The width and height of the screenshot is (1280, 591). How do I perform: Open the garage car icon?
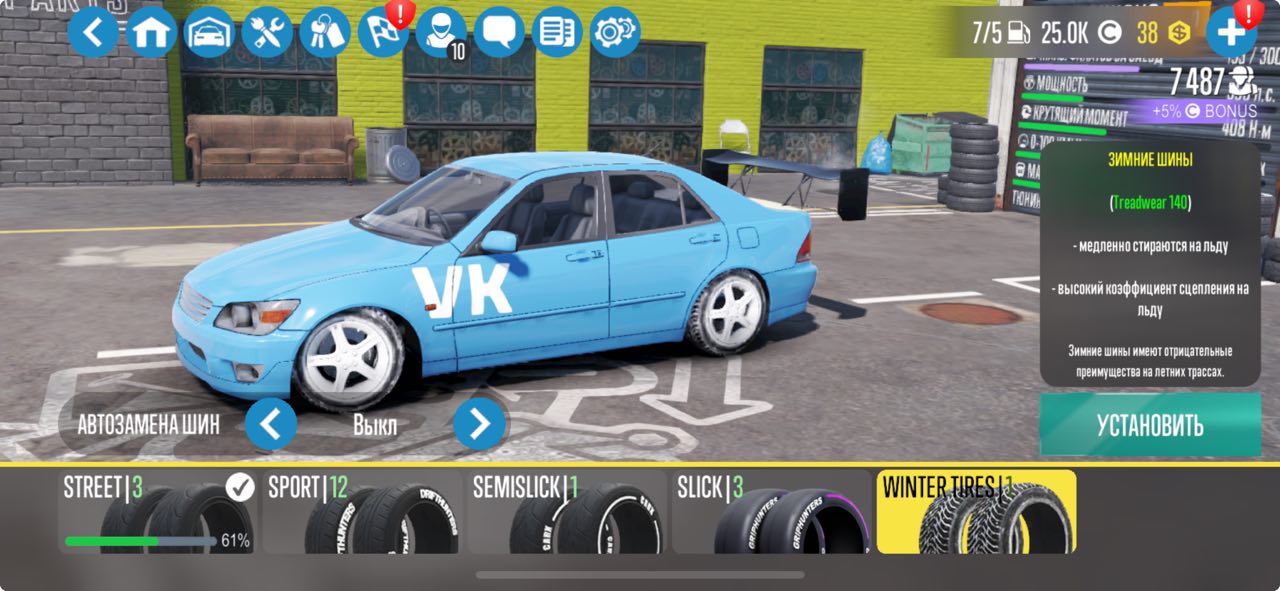[x=209, y=32]
